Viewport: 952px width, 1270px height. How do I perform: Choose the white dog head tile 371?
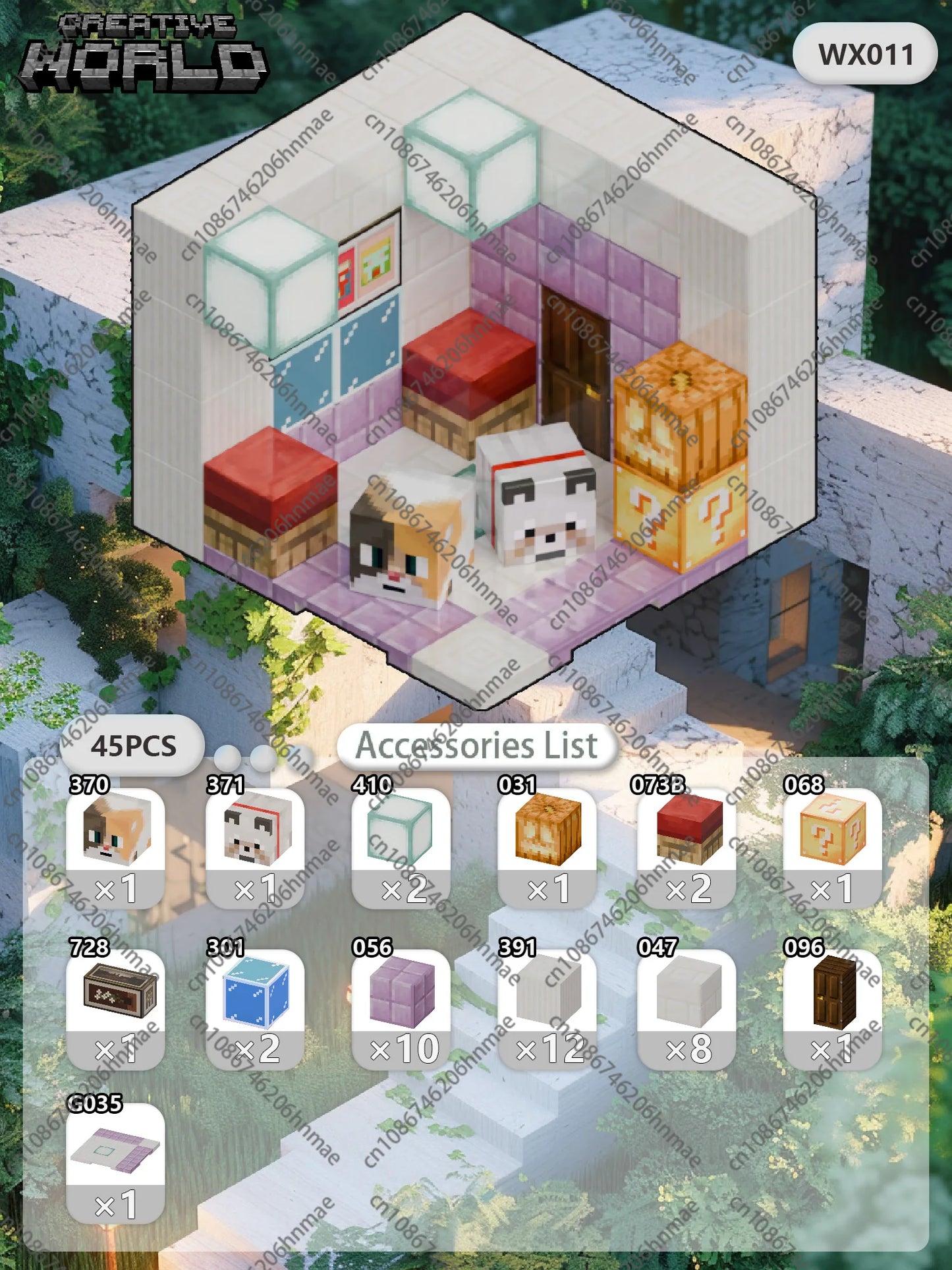pos(255,847)
